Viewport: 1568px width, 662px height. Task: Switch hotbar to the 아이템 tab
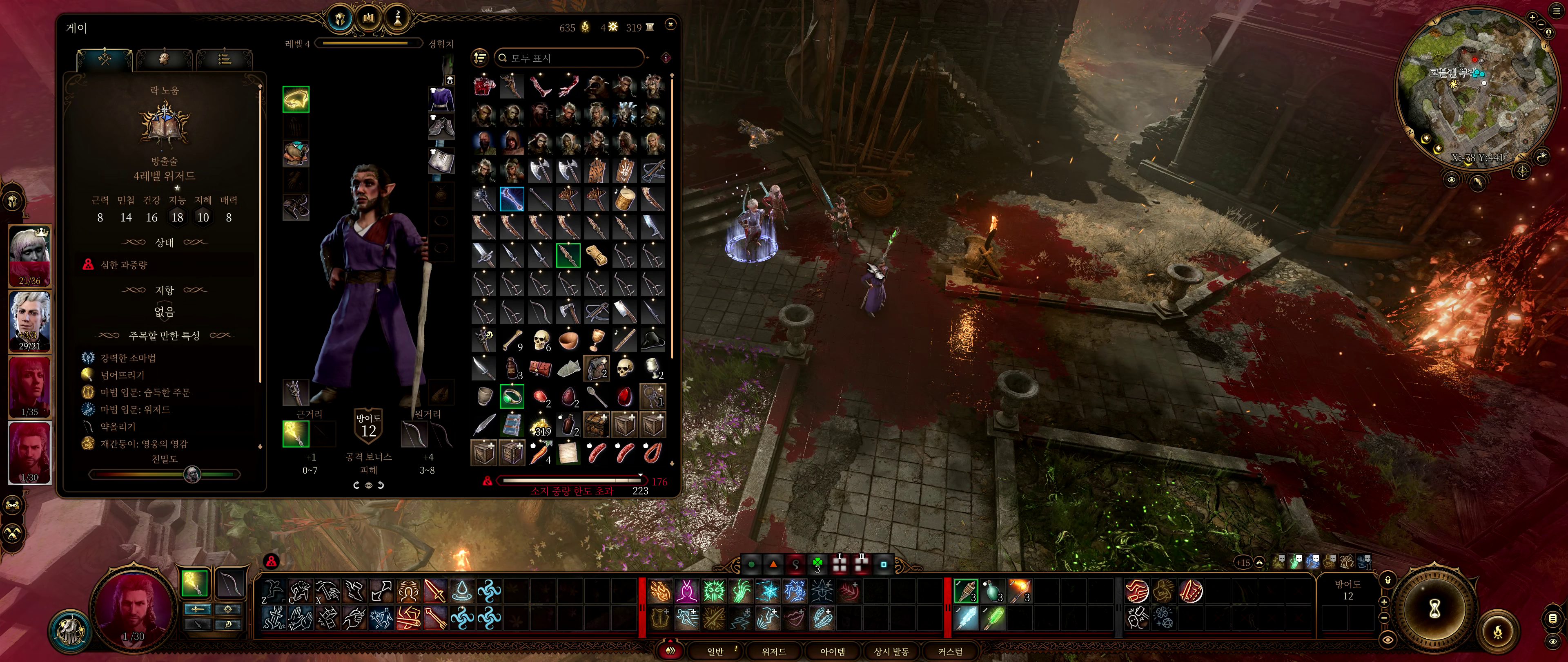coord(832,651)
